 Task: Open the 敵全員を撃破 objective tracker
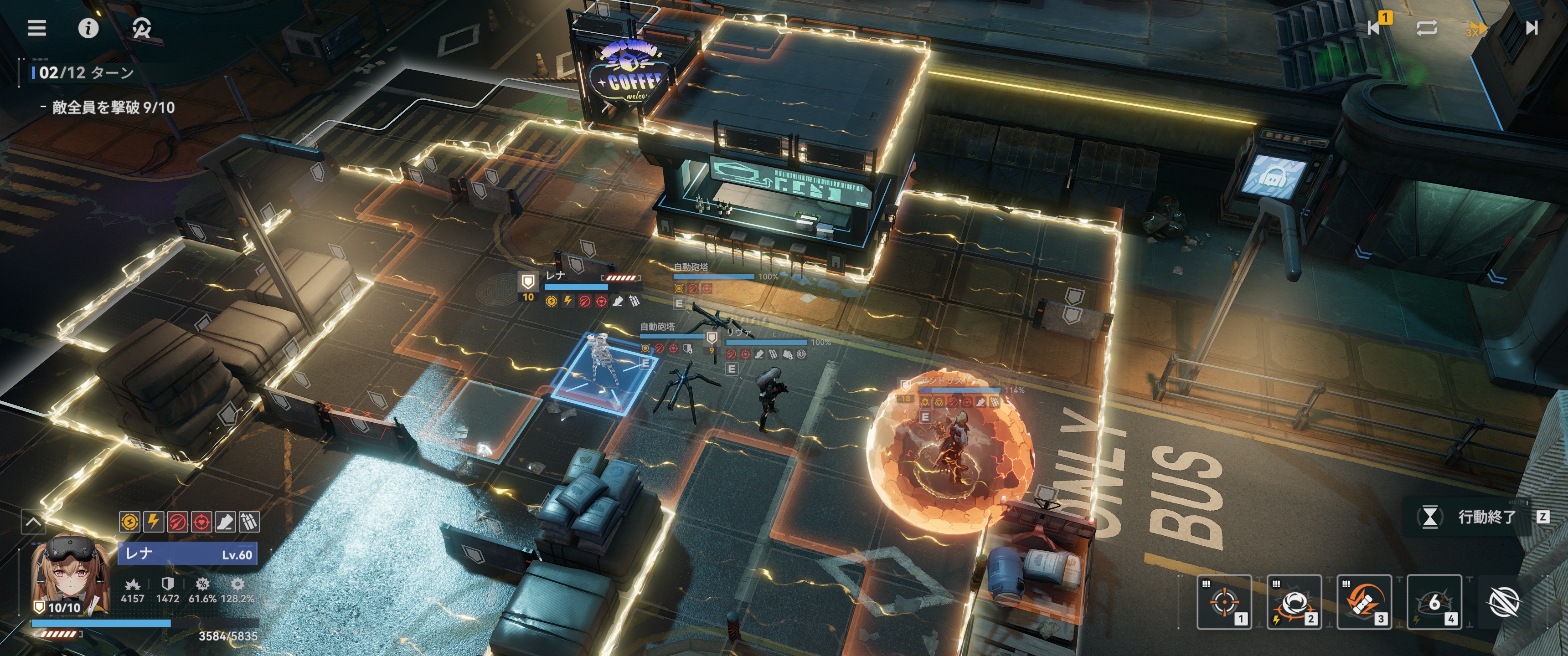point(113,108)
